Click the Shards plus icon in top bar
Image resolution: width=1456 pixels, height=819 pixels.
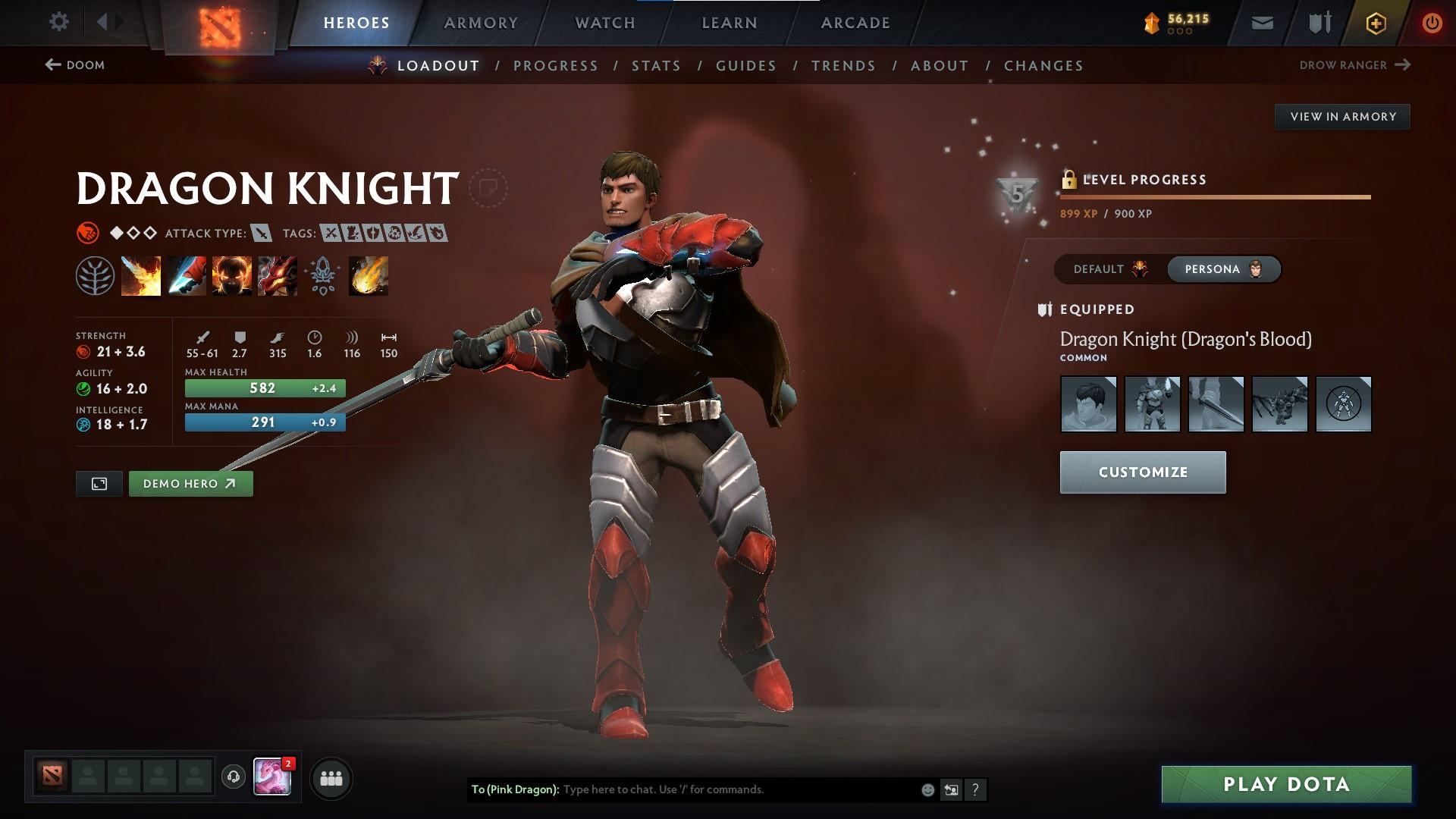[1376, 22]
